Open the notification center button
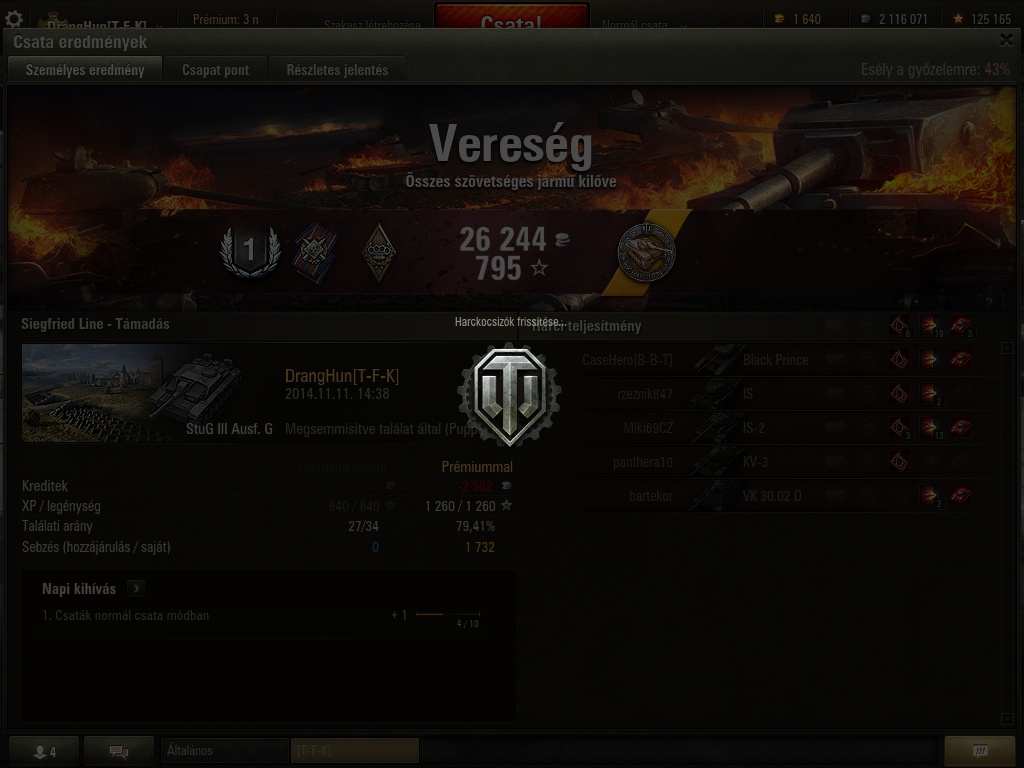 (980, 751)
